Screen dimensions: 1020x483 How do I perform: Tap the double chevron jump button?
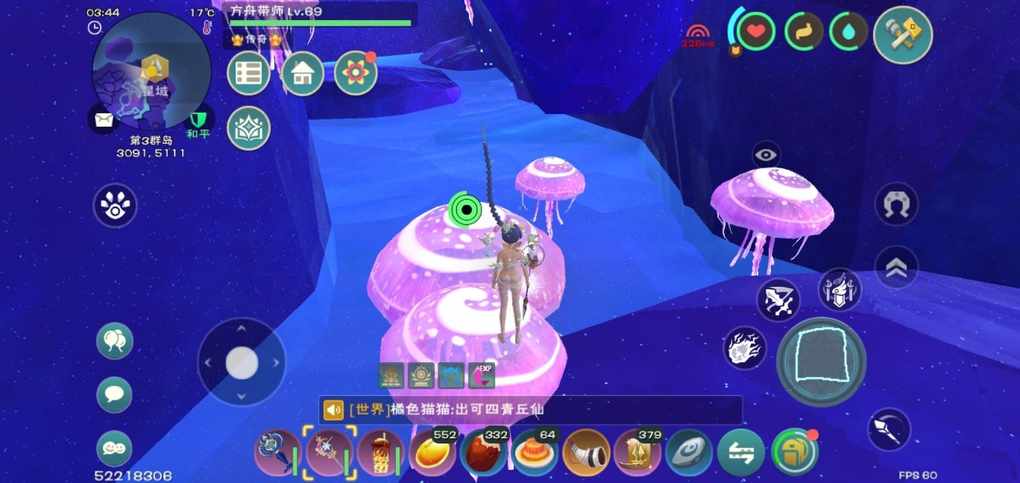pos(896,267)
